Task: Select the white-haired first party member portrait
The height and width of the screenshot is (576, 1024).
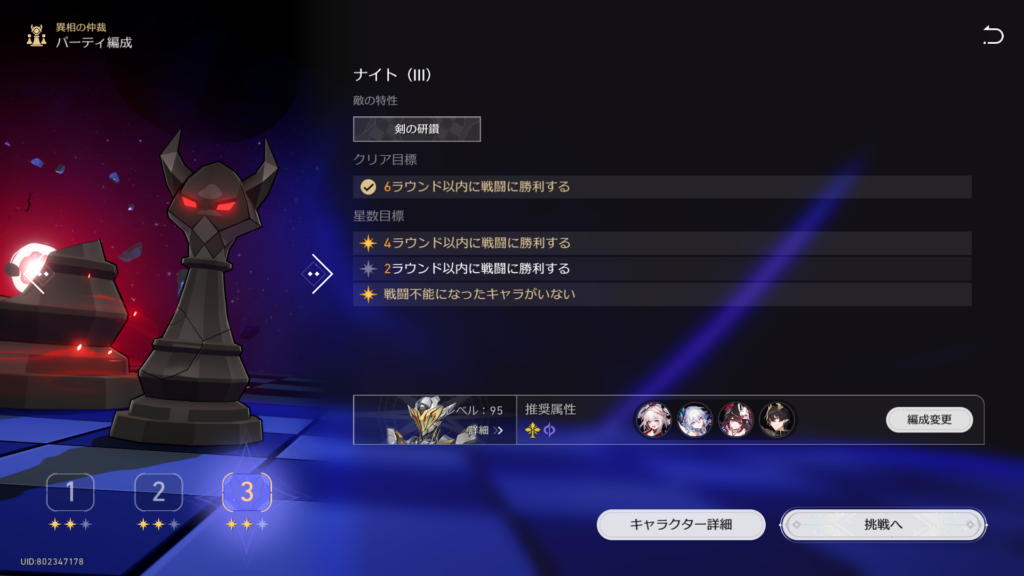Action: (652, 420)
